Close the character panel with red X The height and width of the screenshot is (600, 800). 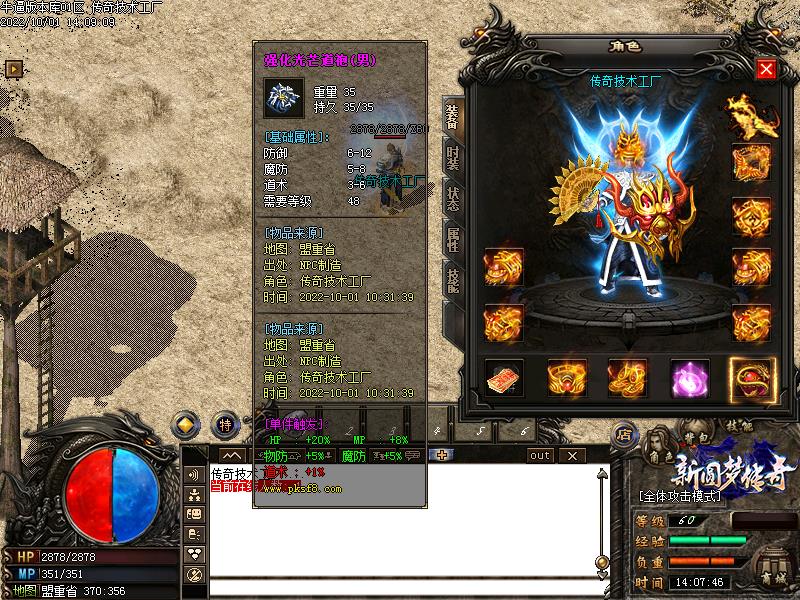pos(766,69)
